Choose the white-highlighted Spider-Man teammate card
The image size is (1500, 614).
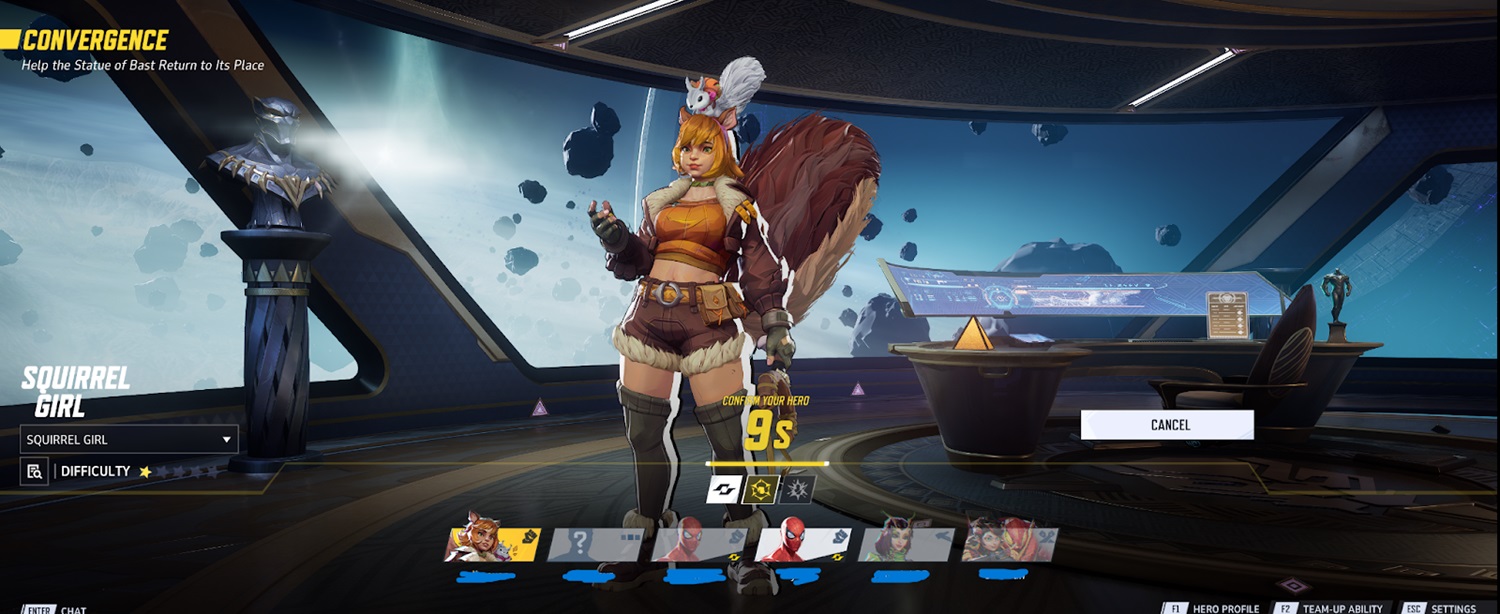[x=802, y=545]
